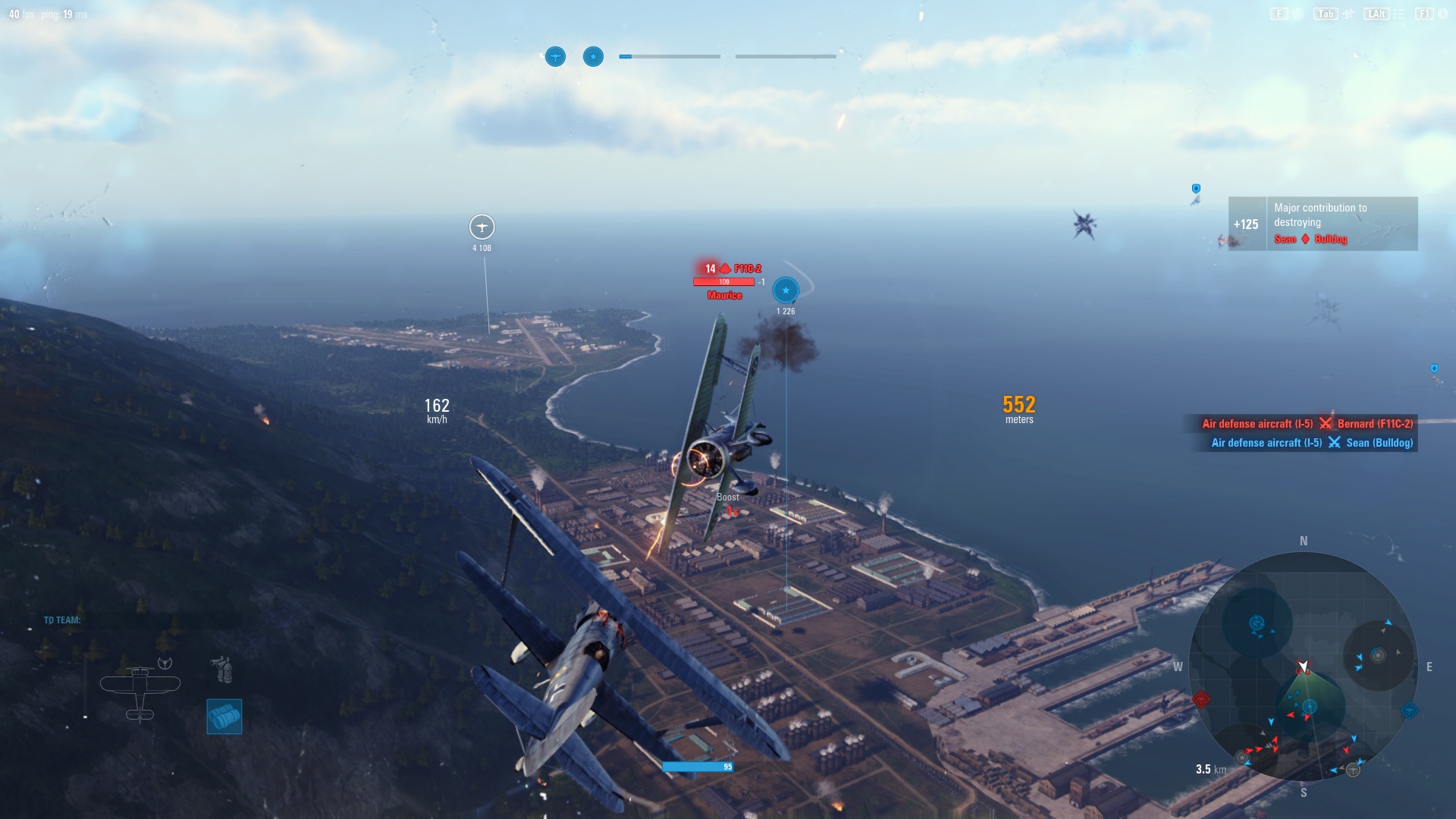Select the star icon beside the team scores
The image size is (1456, 819).
(x=592, y=56)
